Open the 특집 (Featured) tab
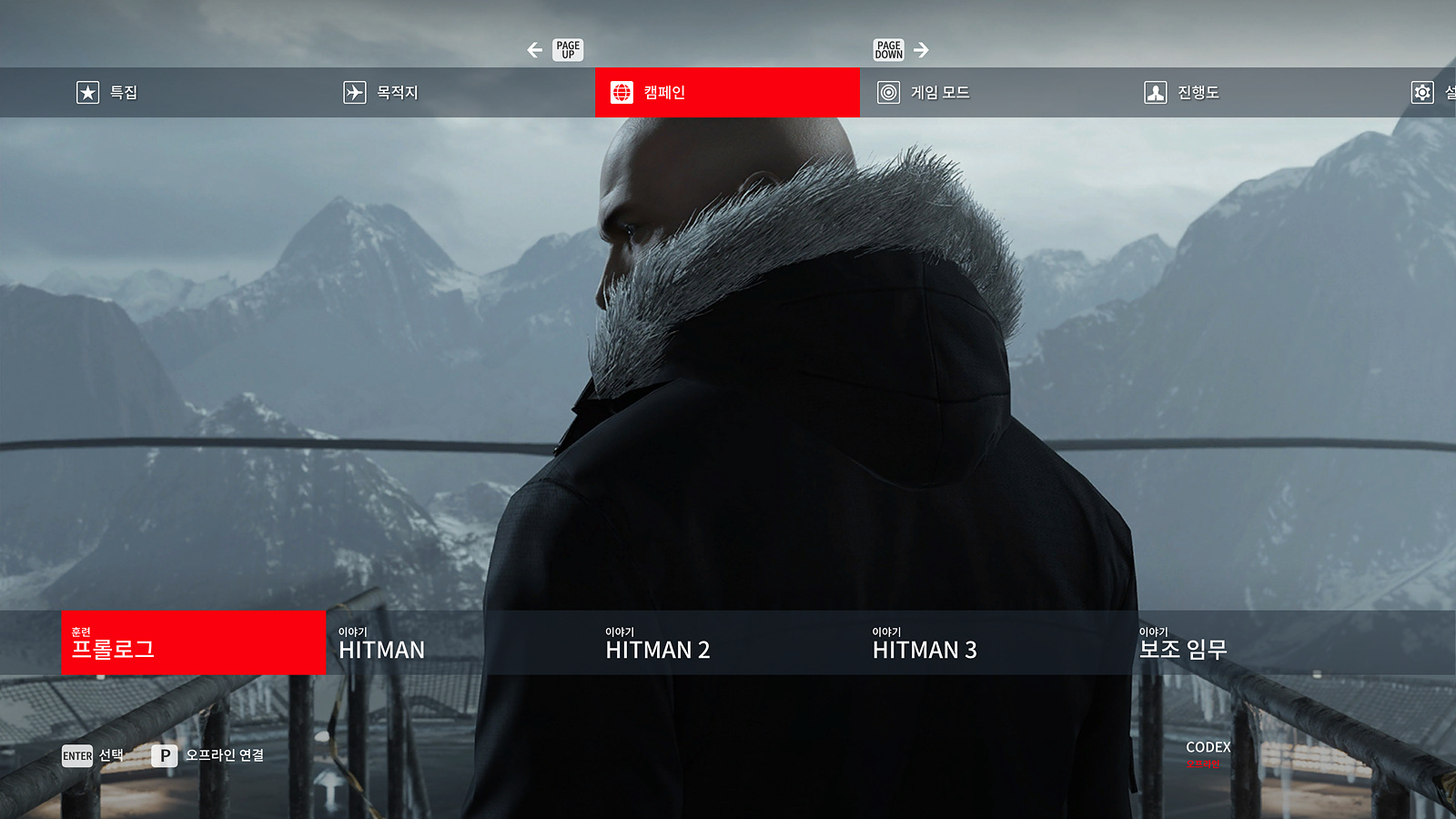The width and height of the screenshot is (1456, 819). click(x=107, y=92)
